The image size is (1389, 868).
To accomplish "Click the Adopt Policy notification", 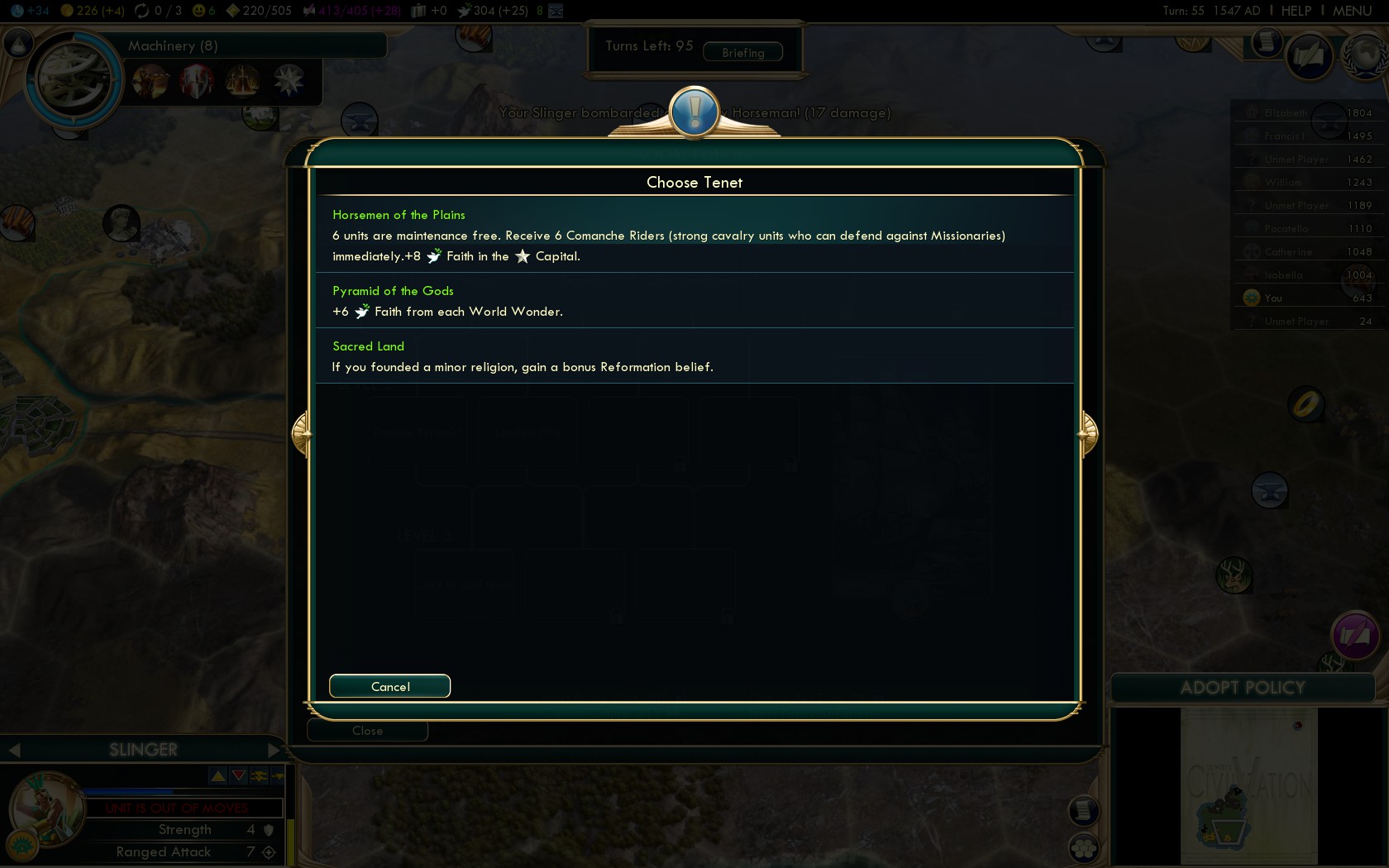I will click(x=1242, y=688).
